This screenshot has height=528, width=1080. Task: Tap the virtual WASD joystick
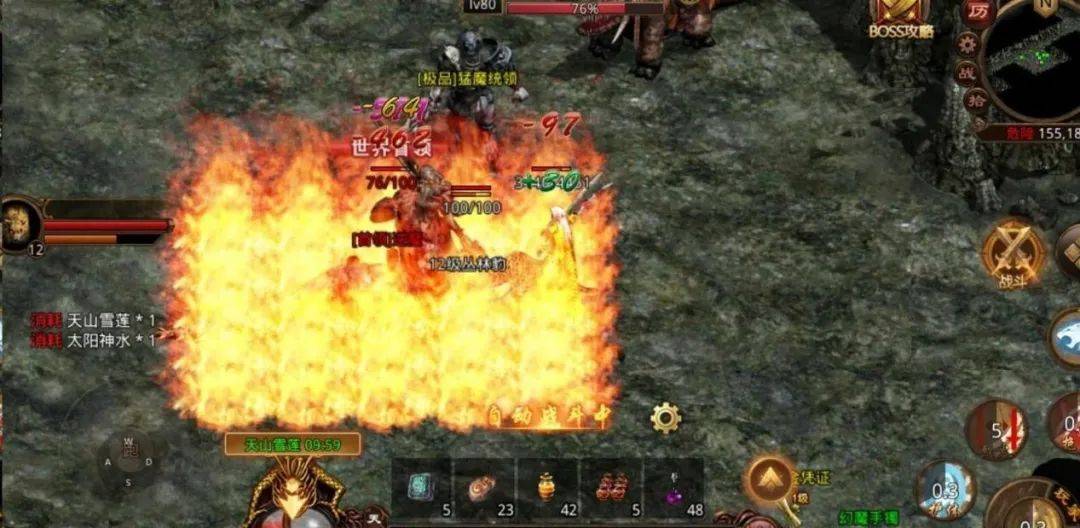[x=128, y=461]
